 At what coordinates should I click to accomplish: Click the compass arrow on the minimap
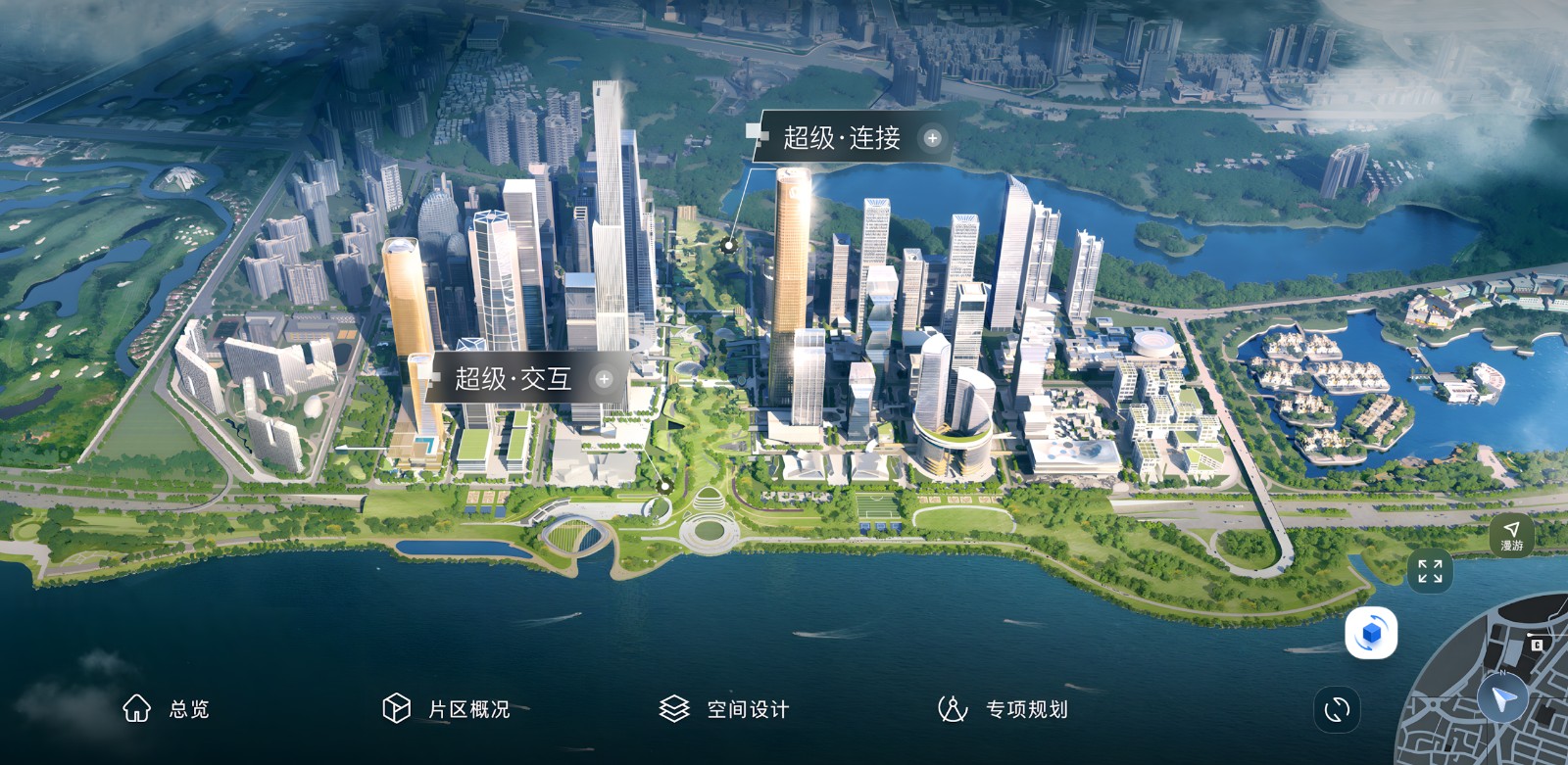pos(1502,698)
